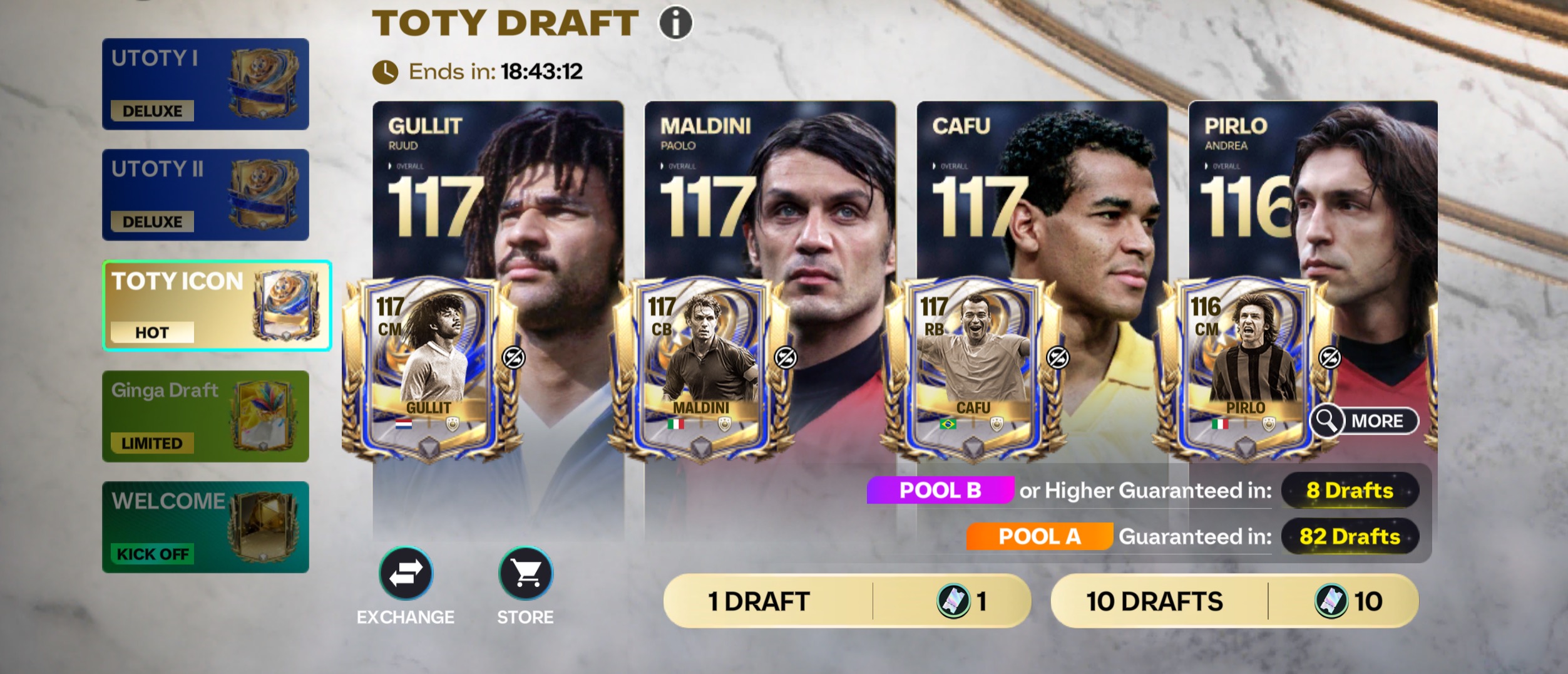Switch to the UTOTY II Deluxe draft

[x=205, y=195]
